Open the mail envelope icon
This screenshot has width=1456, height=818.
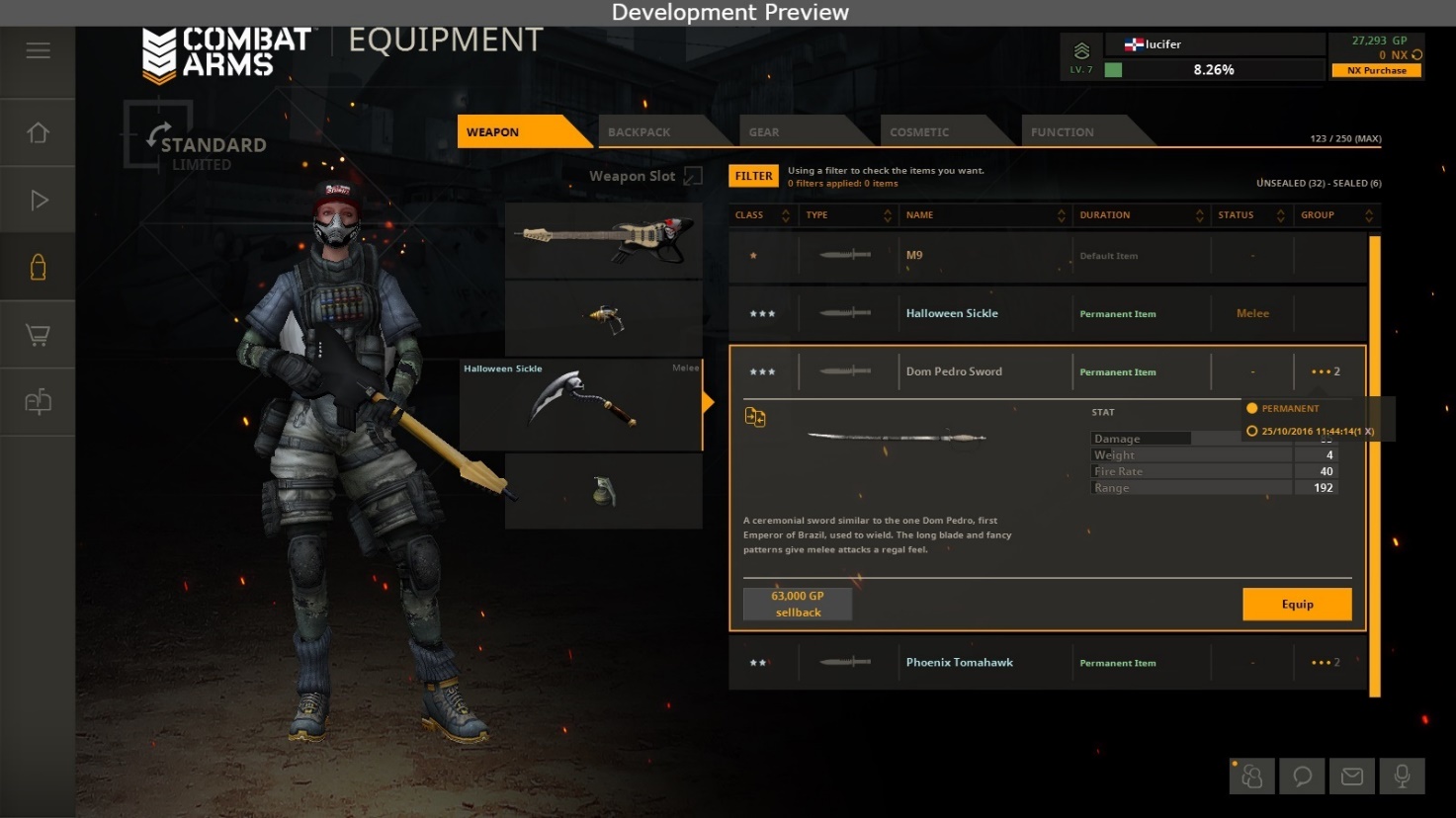(x=1351, y=777)
